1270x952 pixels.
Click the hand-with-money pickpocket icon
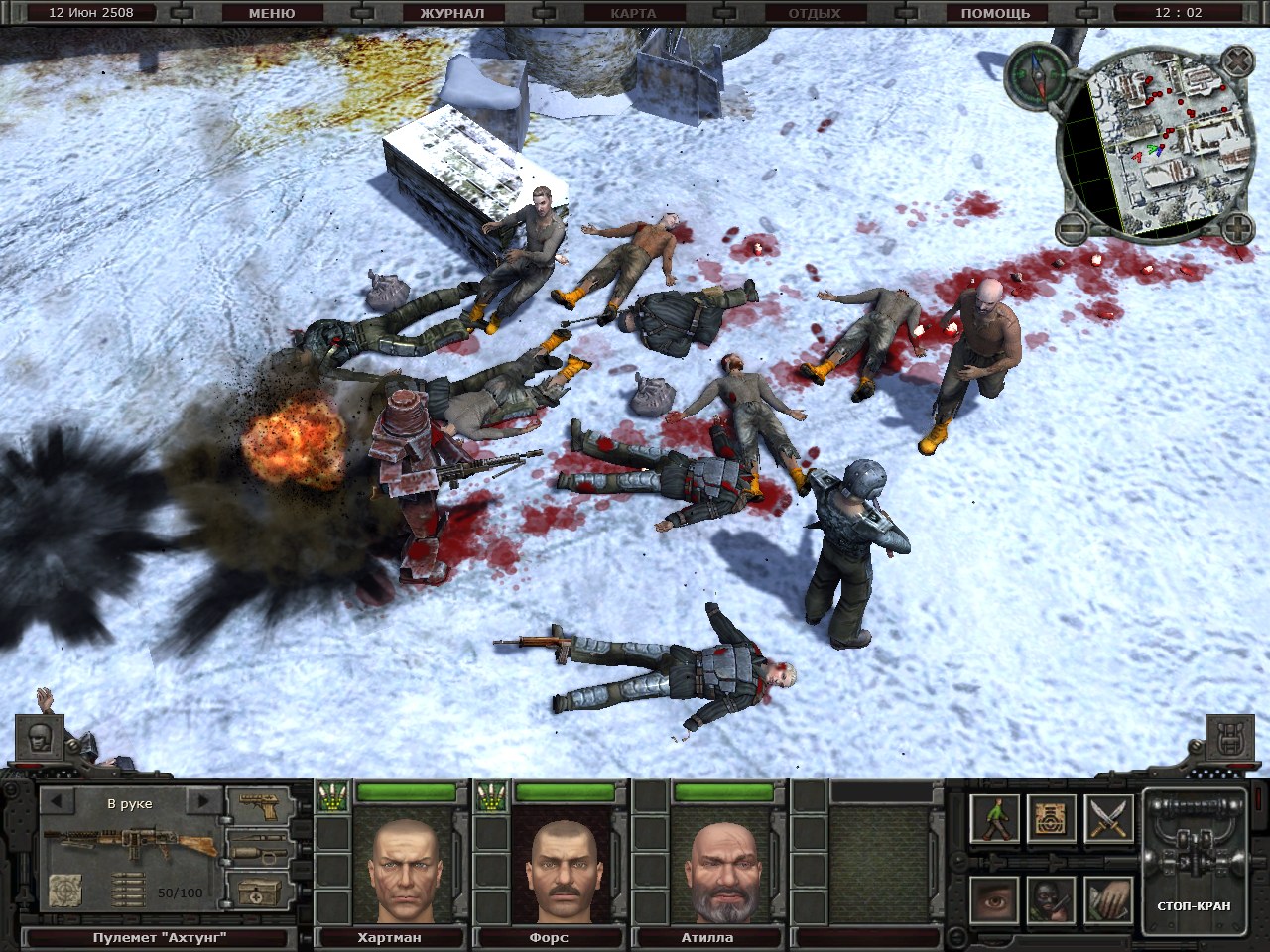pyautogui.click(x=1108, y=899)
